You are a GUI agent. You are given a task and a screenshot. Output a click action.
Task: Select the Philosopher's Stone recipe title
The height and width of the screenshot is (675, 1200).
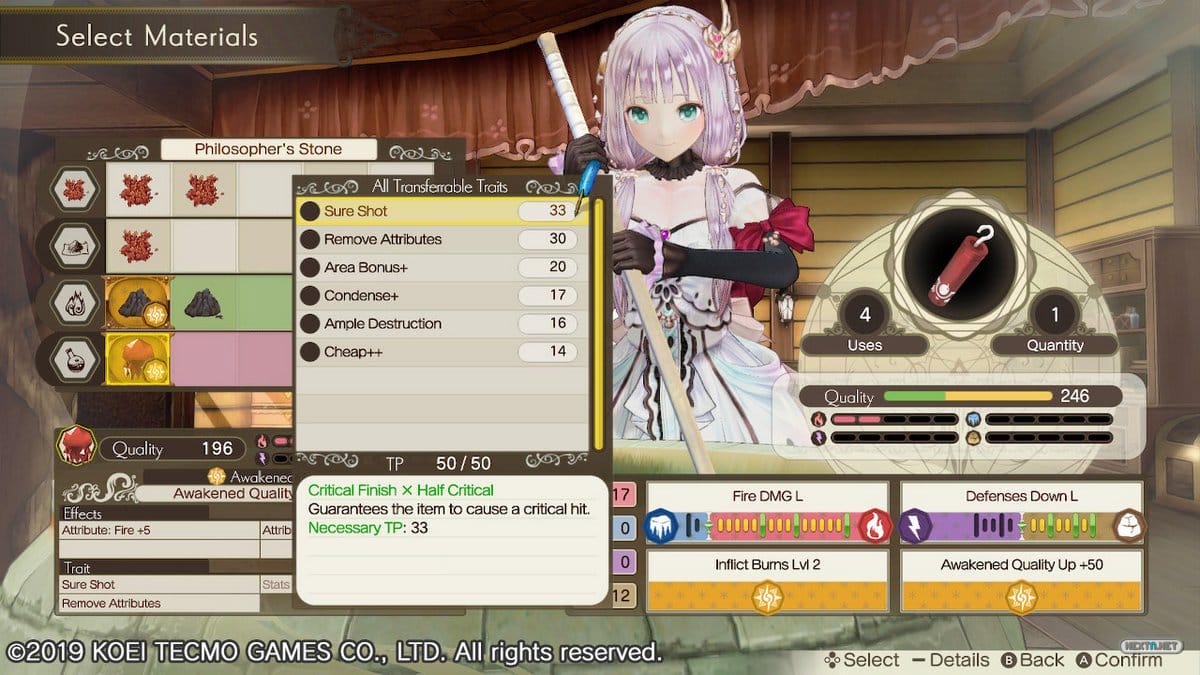tap(268, 149)
